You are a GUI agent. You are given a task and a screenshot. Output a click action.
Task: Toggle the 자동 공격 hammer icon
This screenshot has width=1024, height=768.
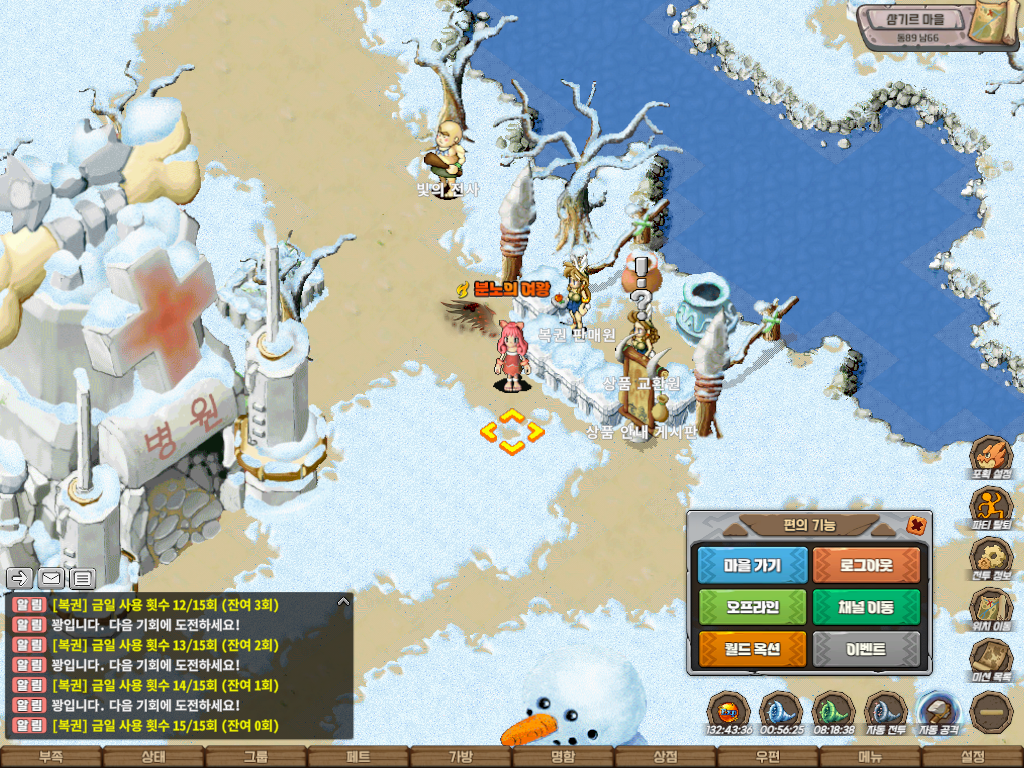tap(938, 712)
